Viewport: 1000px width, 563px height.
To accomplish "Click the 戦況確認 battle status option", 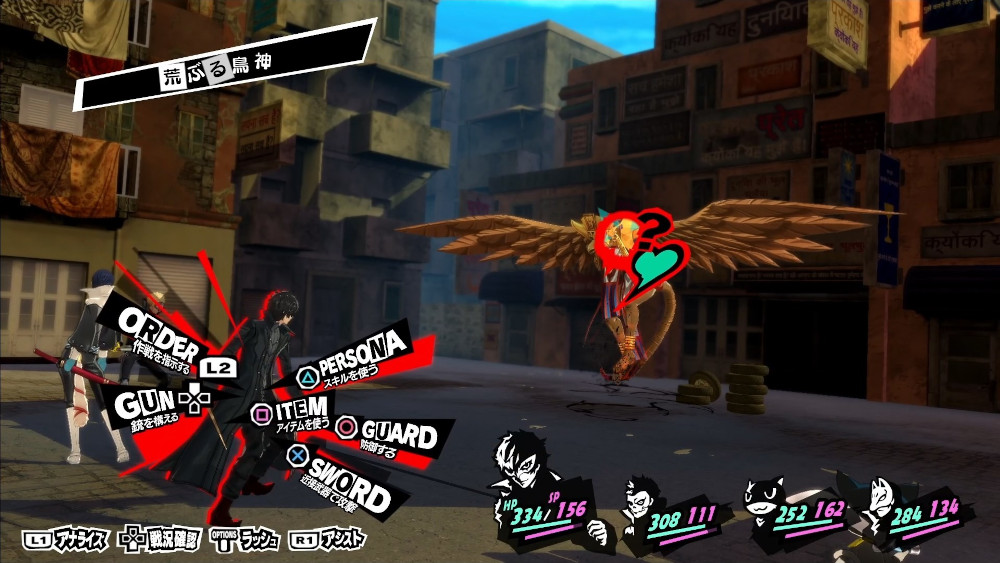I will [164, 540].
